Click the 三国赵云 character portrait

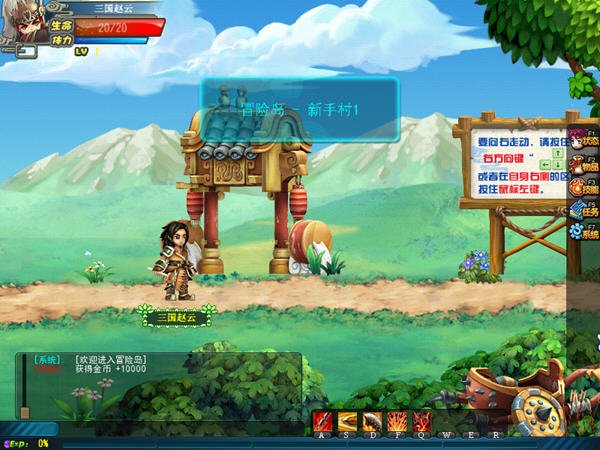[x=21, y=25]
